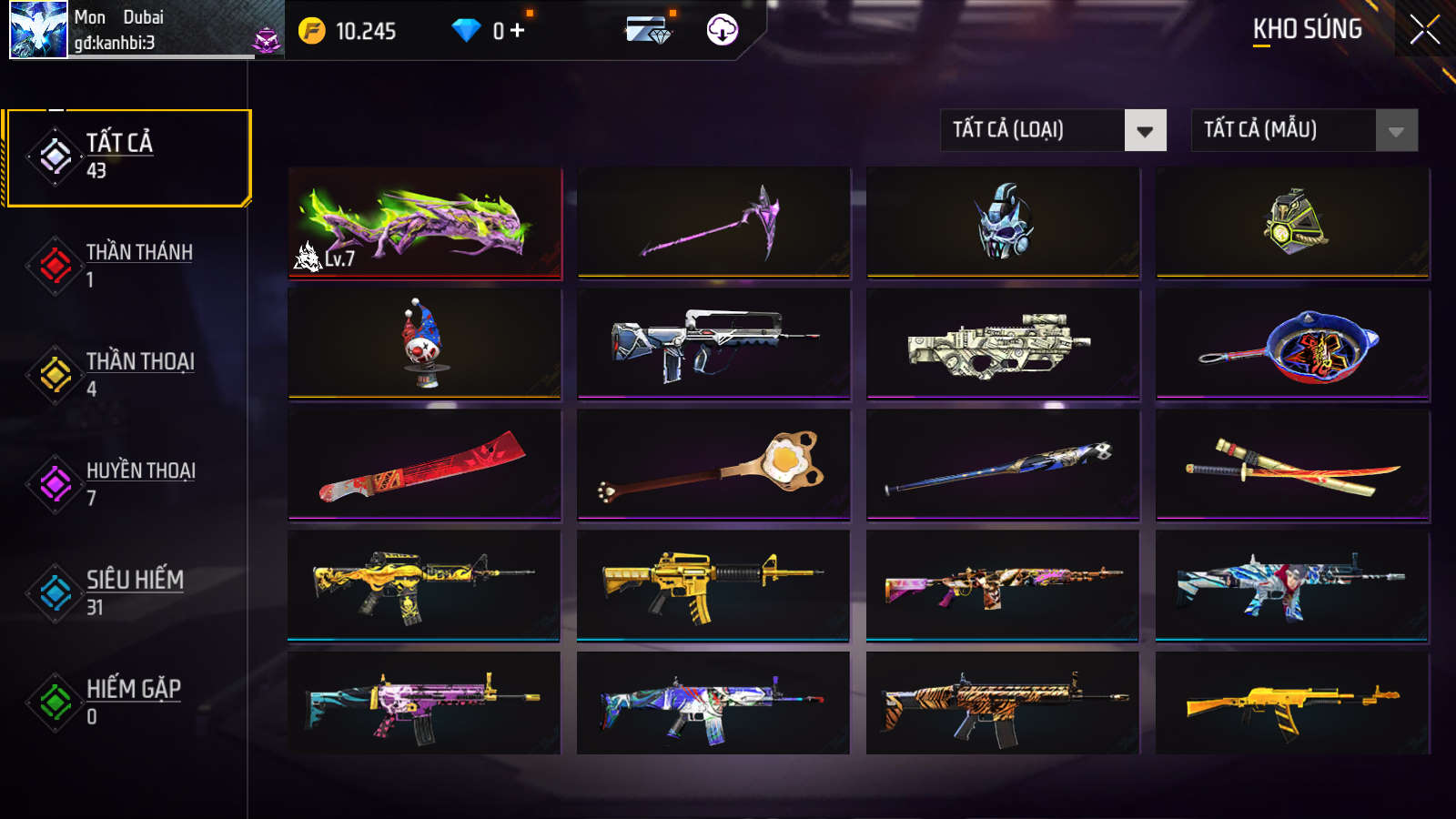Screen dimensions: 1456x819
Task: Select the yellow THẦN THOẠI rarity icon
Action: click(53, 373)
